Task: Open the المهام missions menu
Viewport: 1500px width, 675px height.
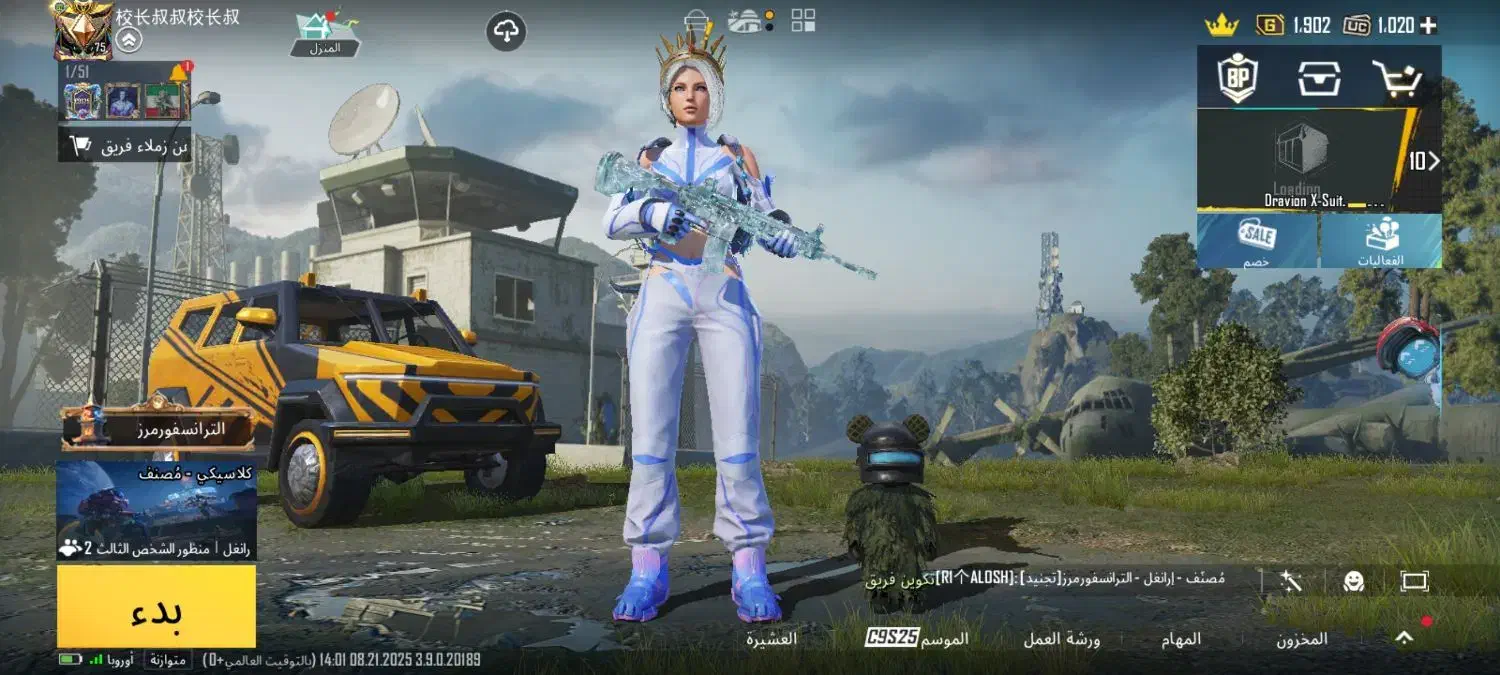Action: [x=1181, y=639]
